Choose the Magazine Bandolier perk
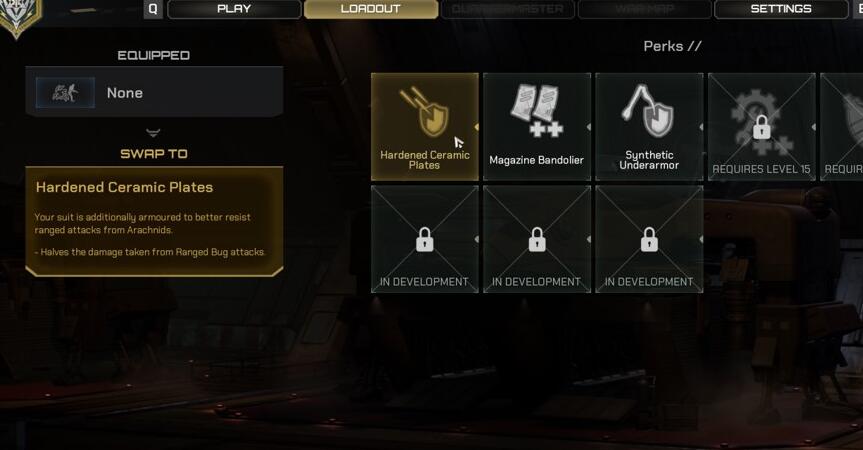The image size is (863, 450). (x=537, y=126)
